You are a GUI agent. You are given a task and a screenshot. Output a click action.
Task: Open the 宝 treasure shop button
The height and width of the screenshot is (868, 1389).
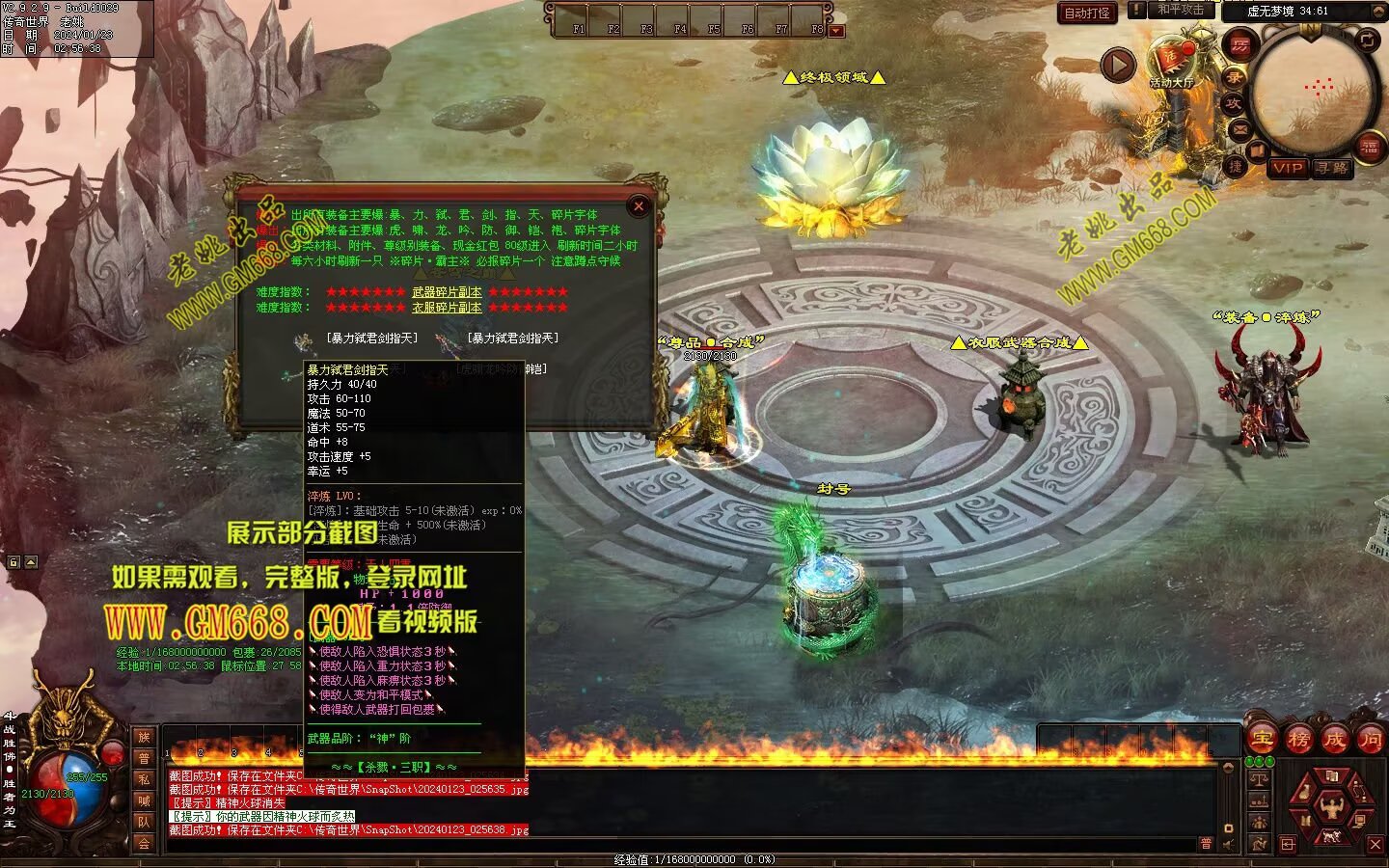pos(1261,740)
